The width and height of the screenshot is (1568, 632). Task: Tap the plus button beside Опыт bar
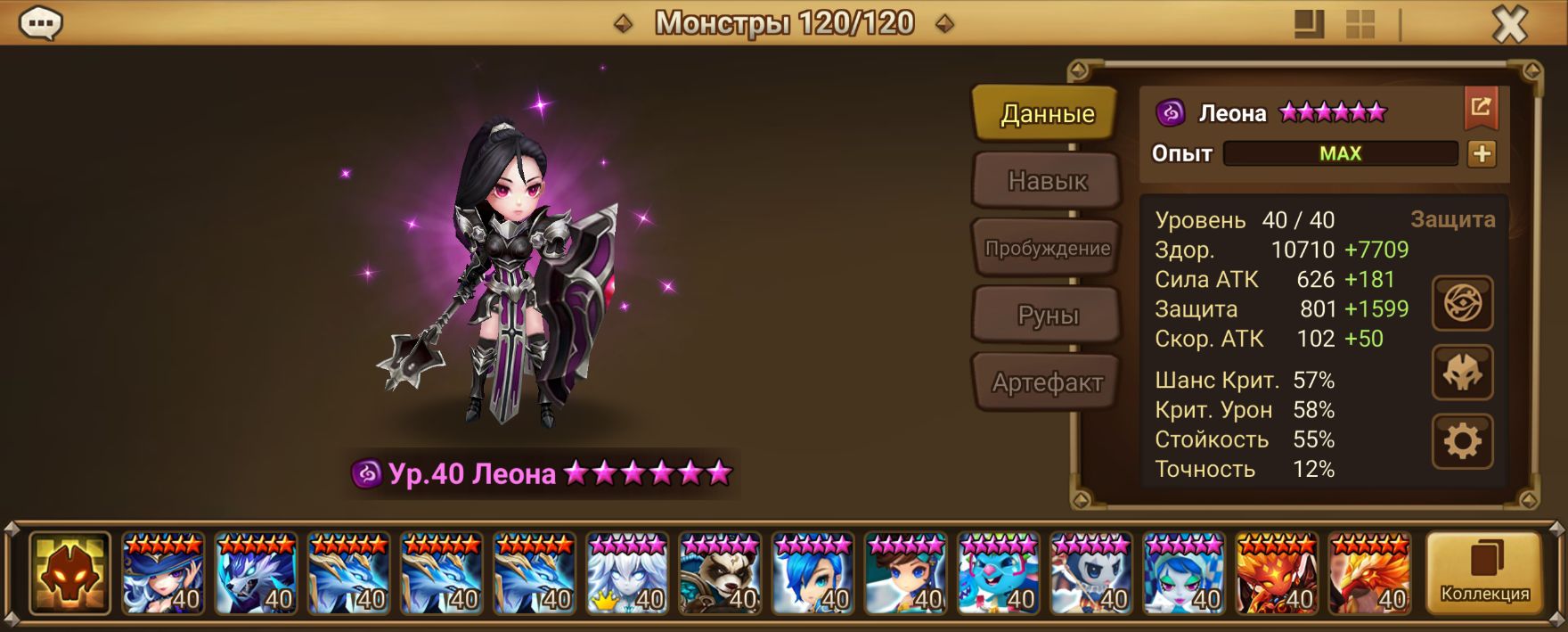tap(1482, 154)
